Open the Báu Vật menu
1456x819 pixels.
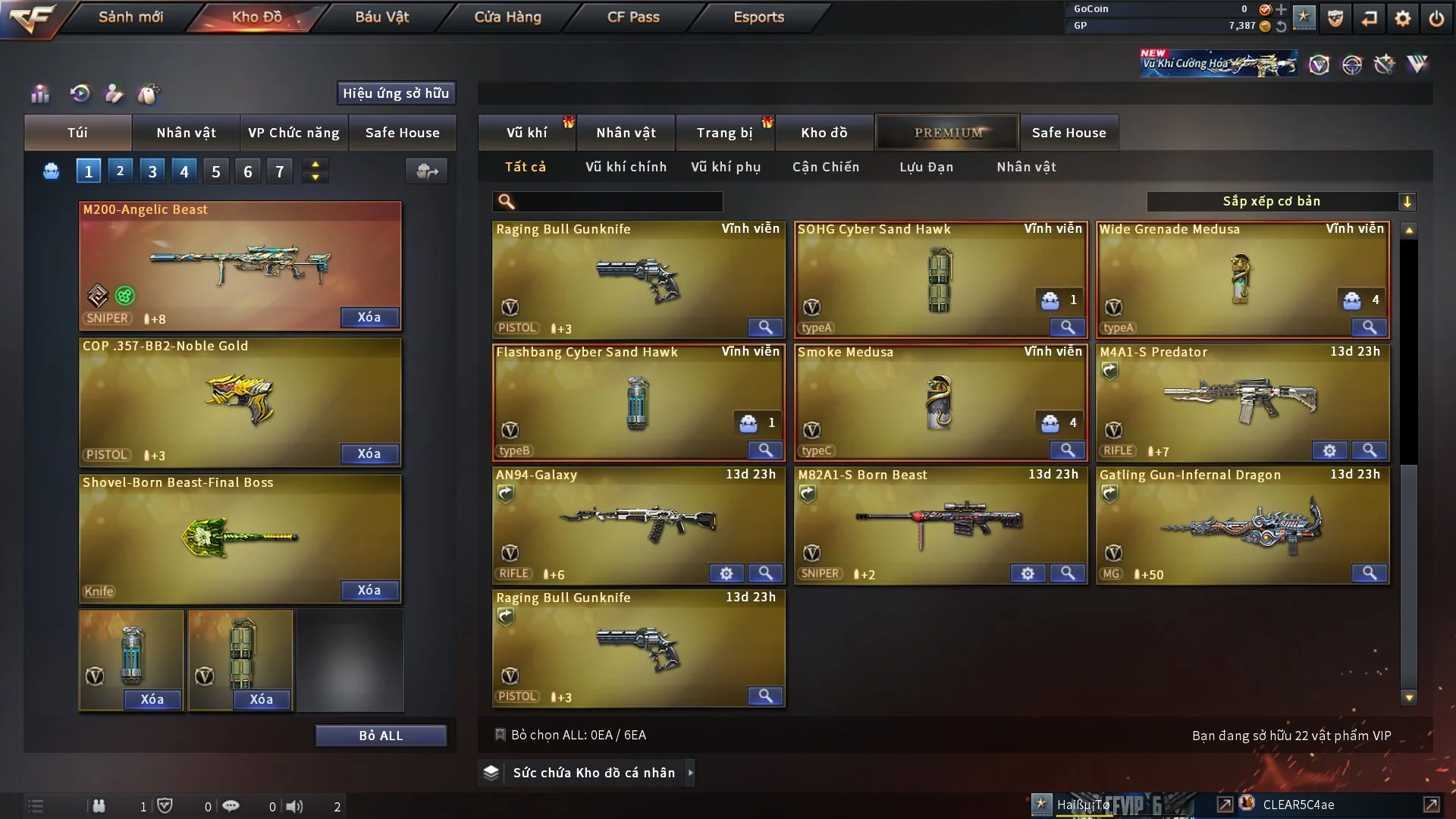pyautogui.click(x=382, y=17)
